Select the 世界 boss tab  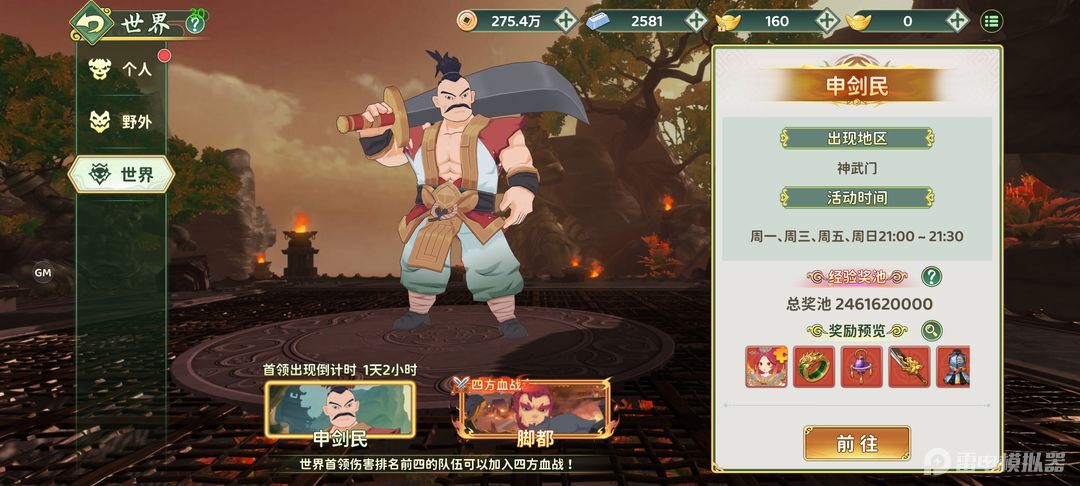(122, 175)
